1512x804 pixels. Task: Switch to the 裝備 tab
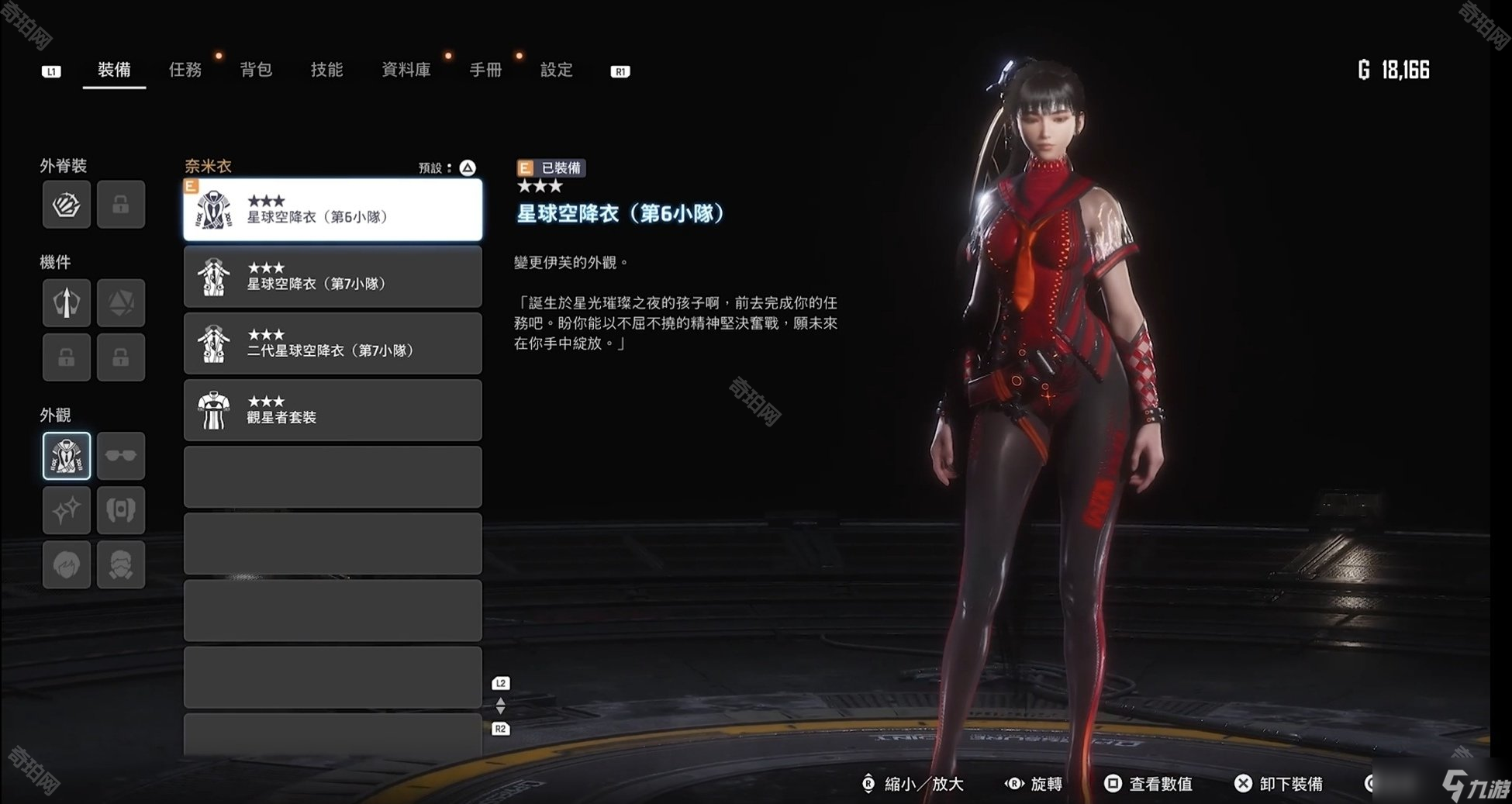[114, 71]
